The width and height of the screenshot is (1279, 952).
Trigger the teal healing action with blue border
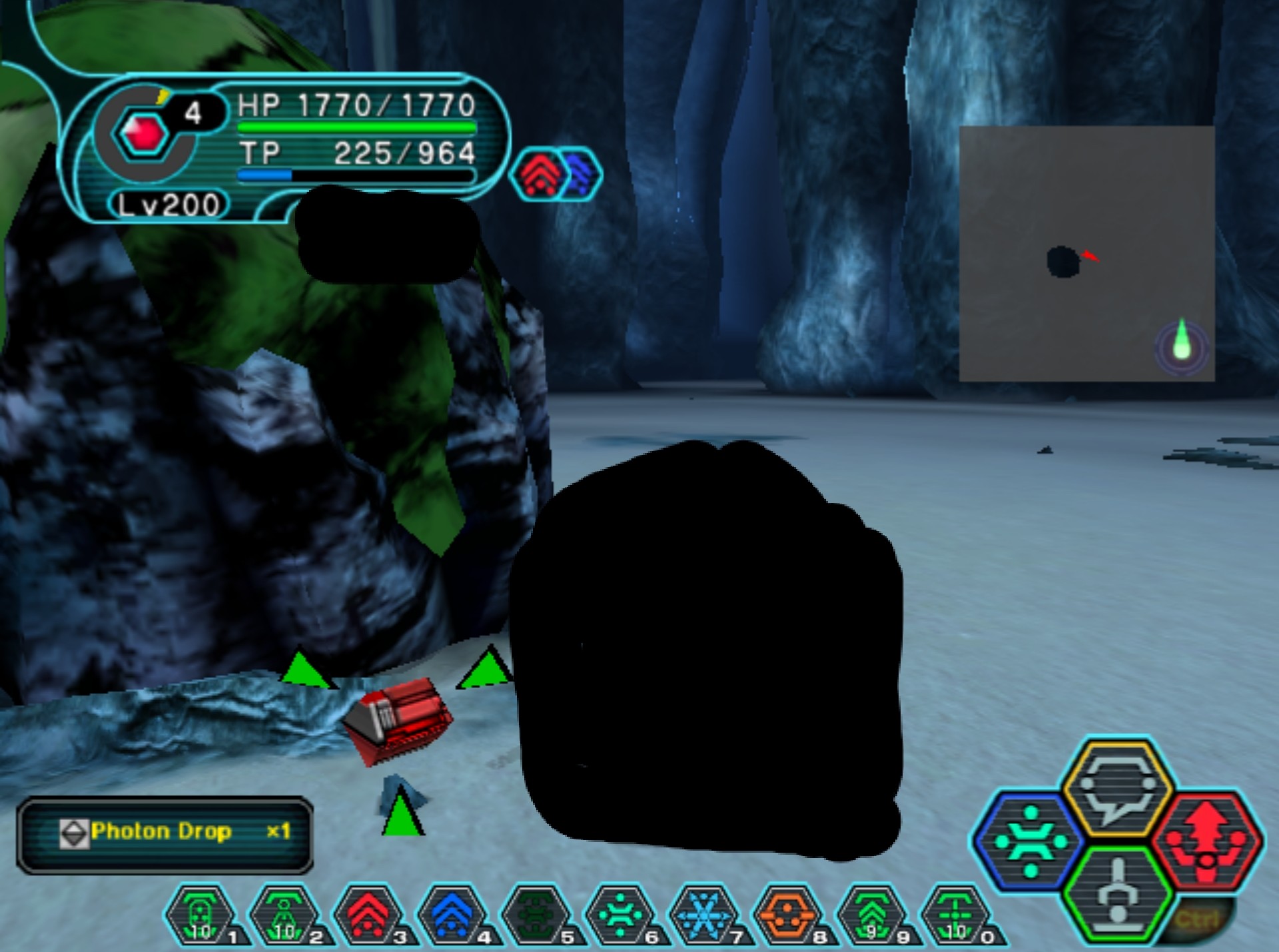(1030, 841)
